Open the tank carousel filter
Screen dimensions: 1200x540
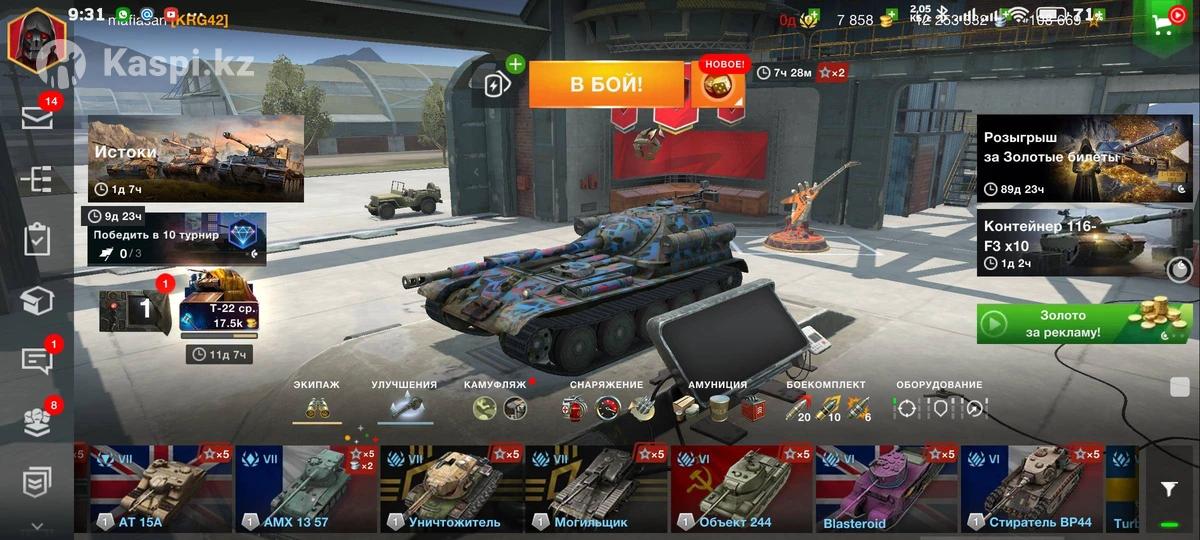click(x=1169, y=488)
